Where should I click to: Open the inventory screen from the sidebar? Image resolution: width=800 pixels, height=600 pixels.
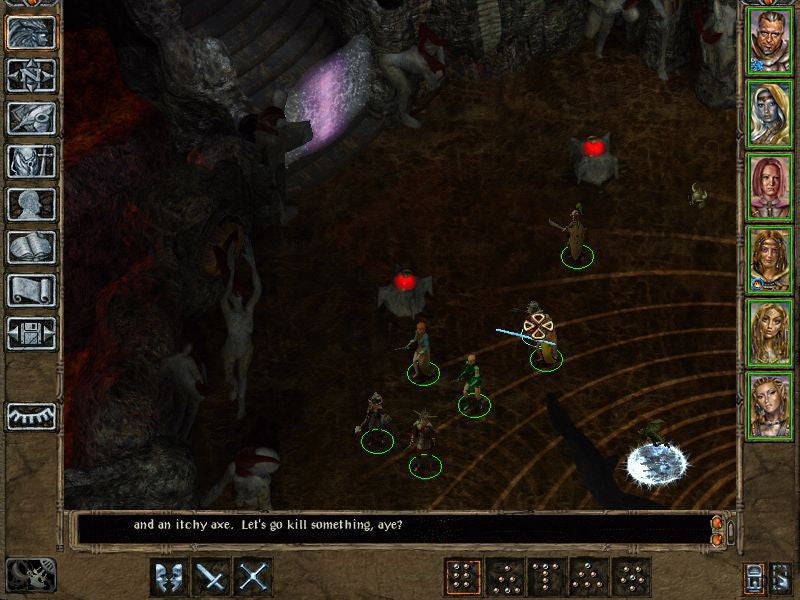31,161
